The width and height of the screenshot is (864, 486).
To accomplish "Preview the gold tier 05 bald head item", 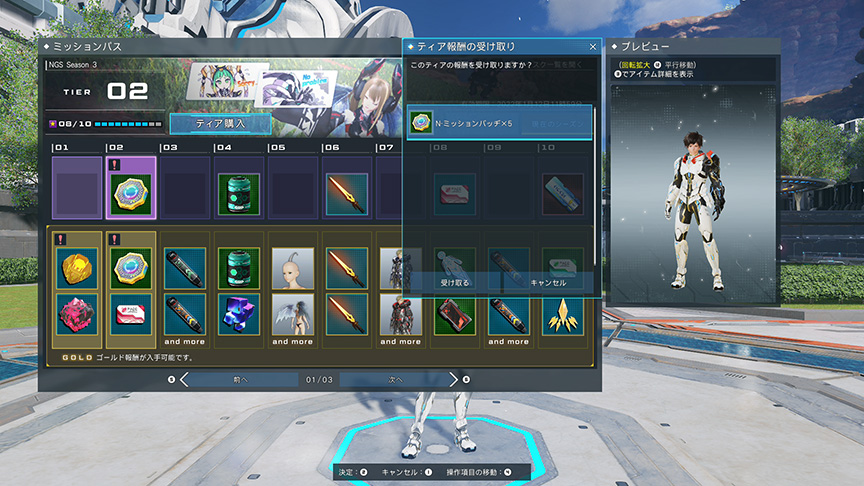I will tap(293, 268).
